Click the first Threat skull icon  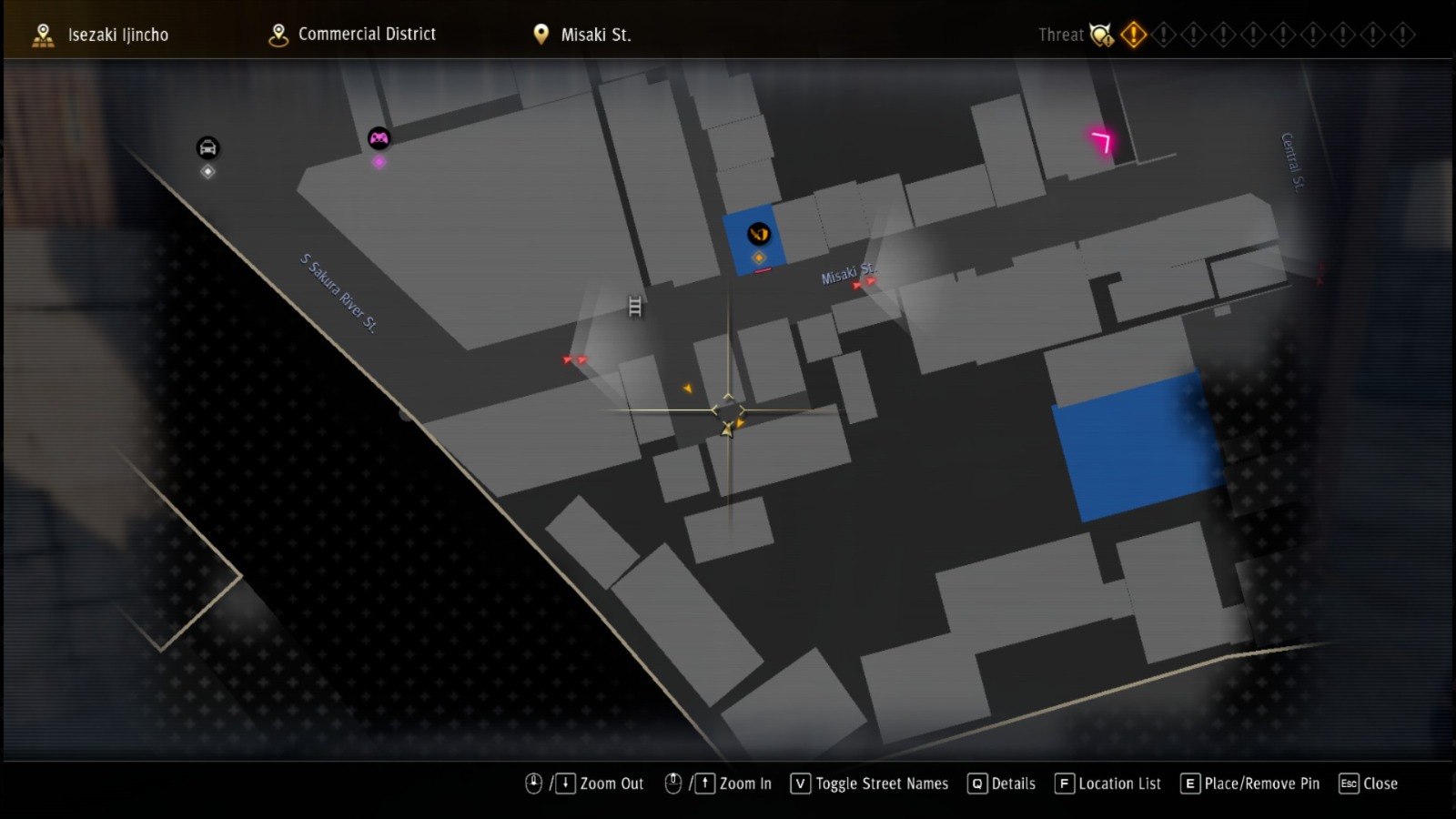coord(1100,34)
